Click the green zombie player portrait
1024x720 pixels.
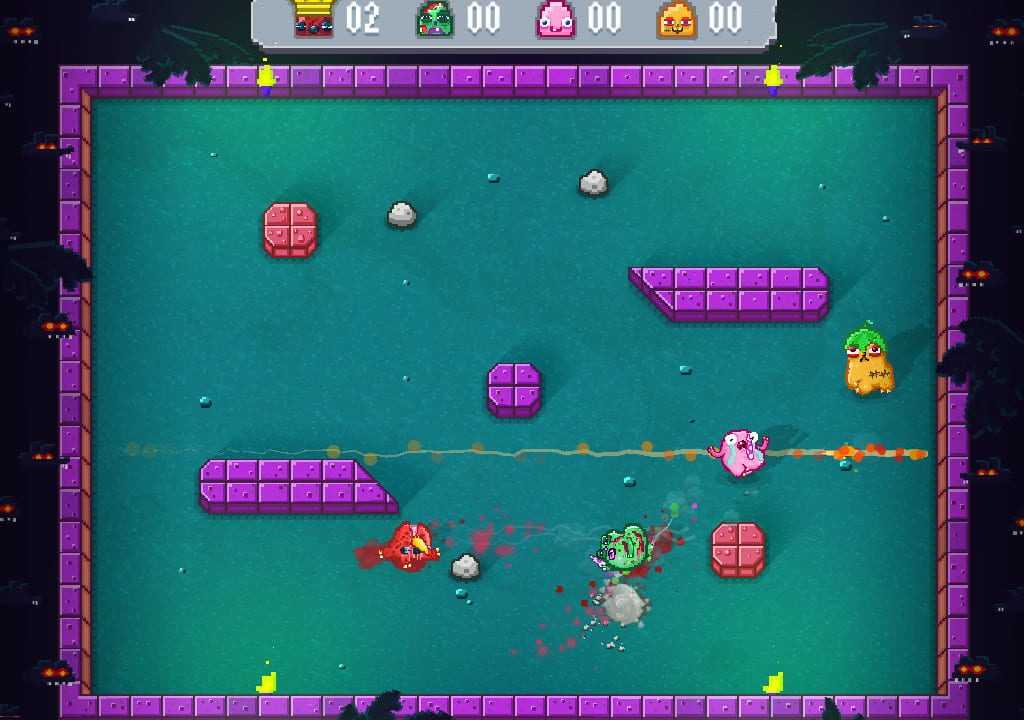[x=435, y=19]
